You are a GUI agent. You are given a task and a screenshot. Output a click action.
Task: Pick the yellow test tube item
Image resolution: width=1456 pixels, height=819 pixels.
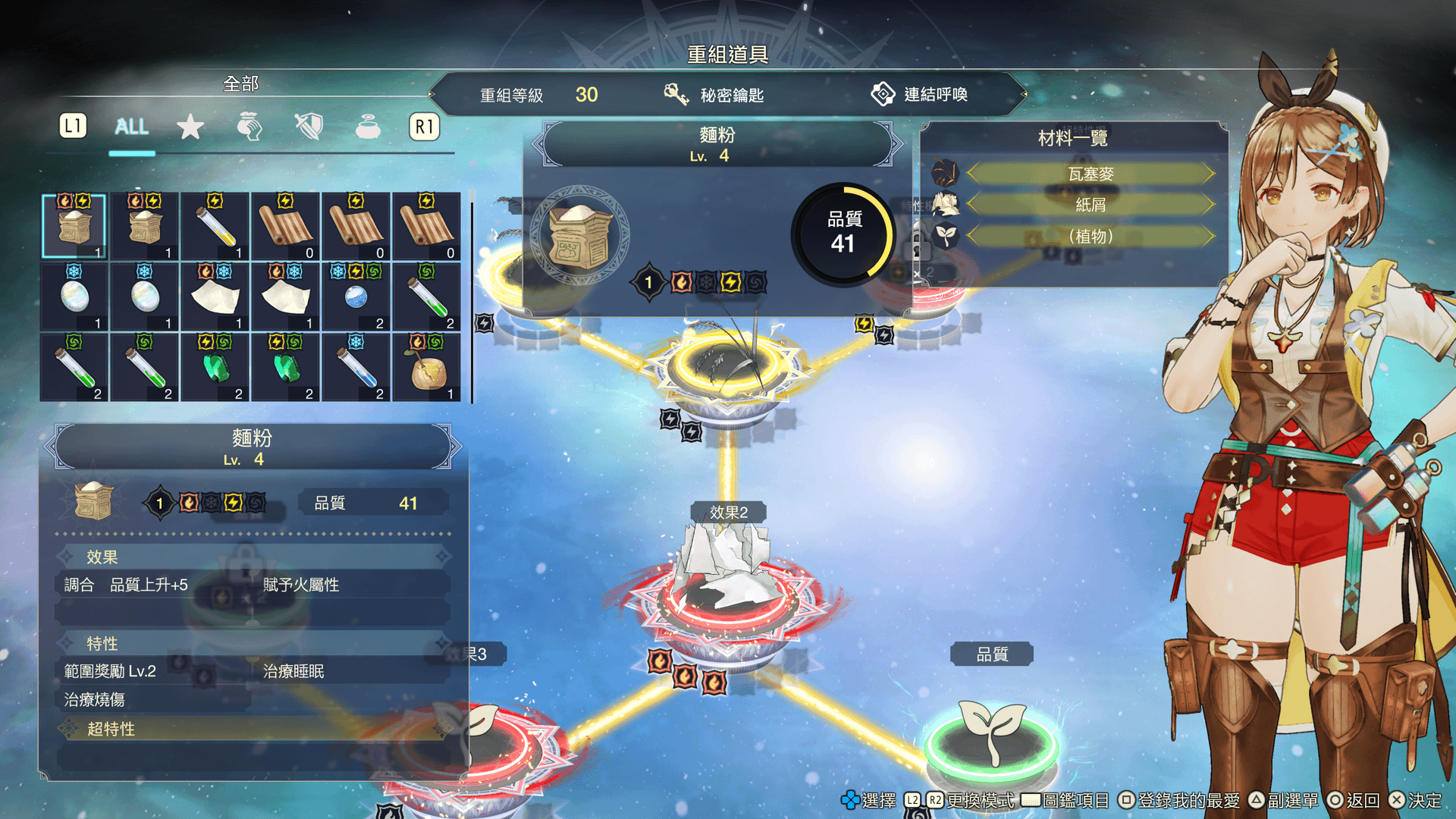pos(215,226)
